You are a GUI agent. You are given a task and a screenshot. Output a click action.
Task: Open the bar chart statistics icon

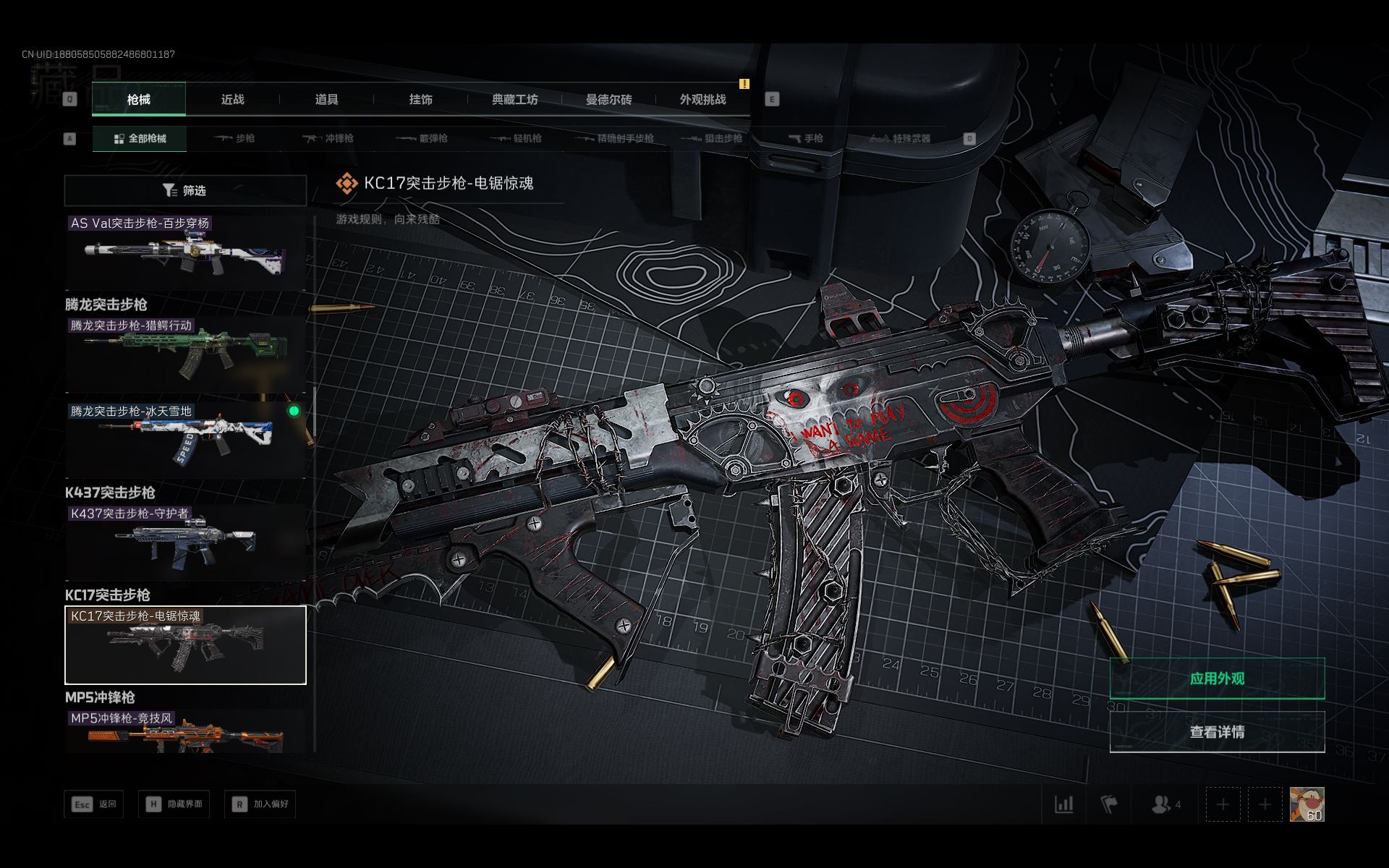1063,804
